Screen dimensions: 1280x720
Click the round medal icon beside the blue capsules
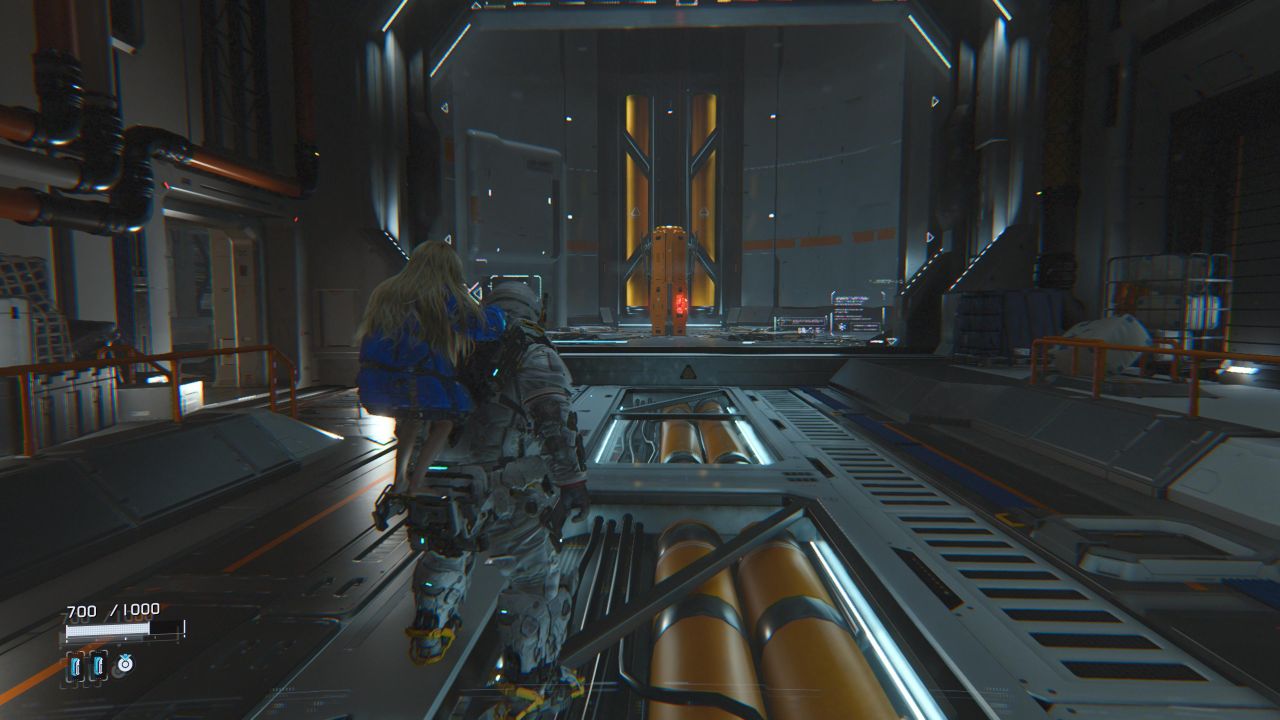125,663
